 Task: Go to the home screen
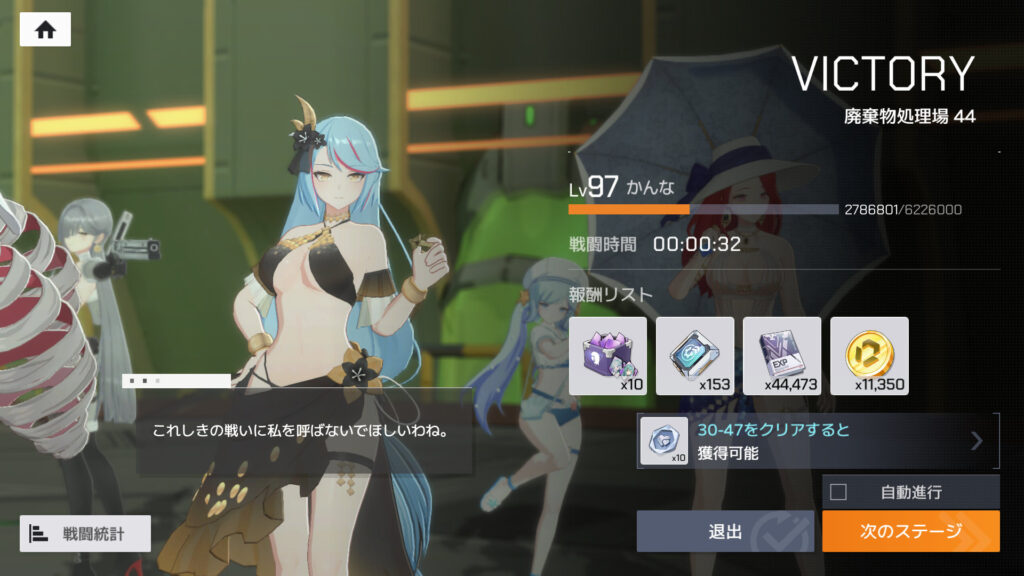tap(45, 30)
